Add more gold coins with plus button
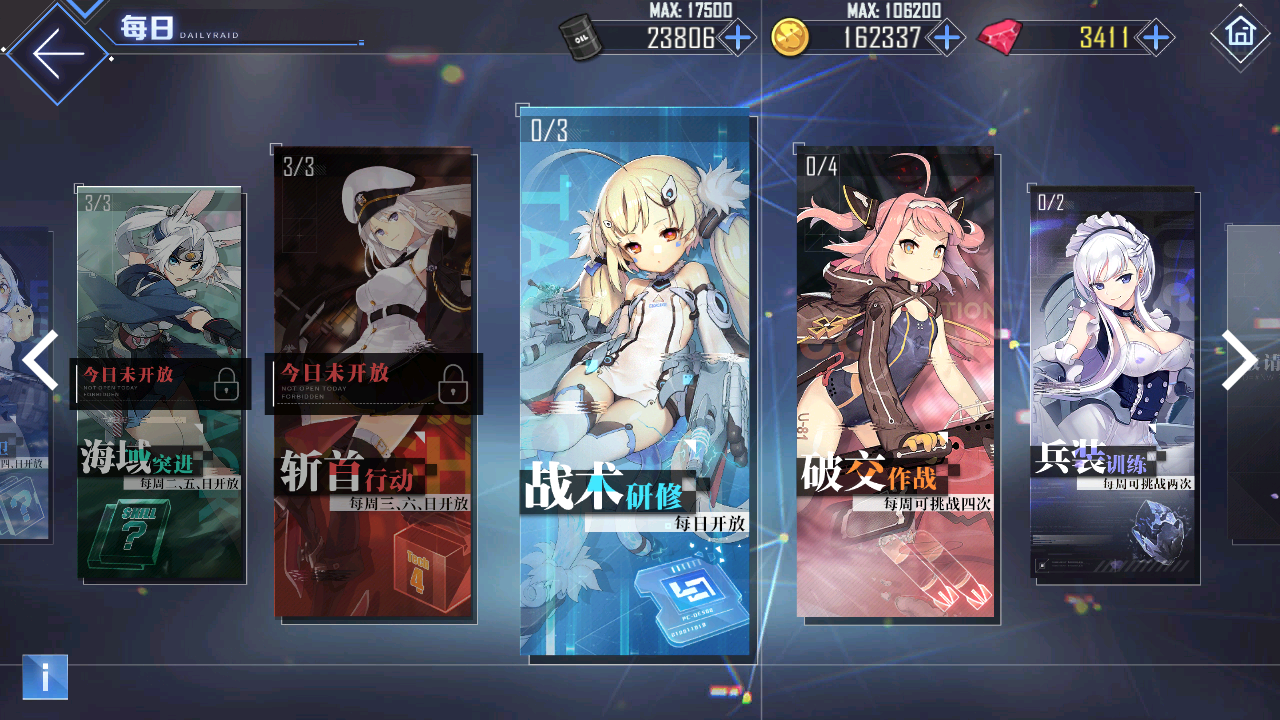Viewport: 1280px width, 720px height. (x=945, y=38)
